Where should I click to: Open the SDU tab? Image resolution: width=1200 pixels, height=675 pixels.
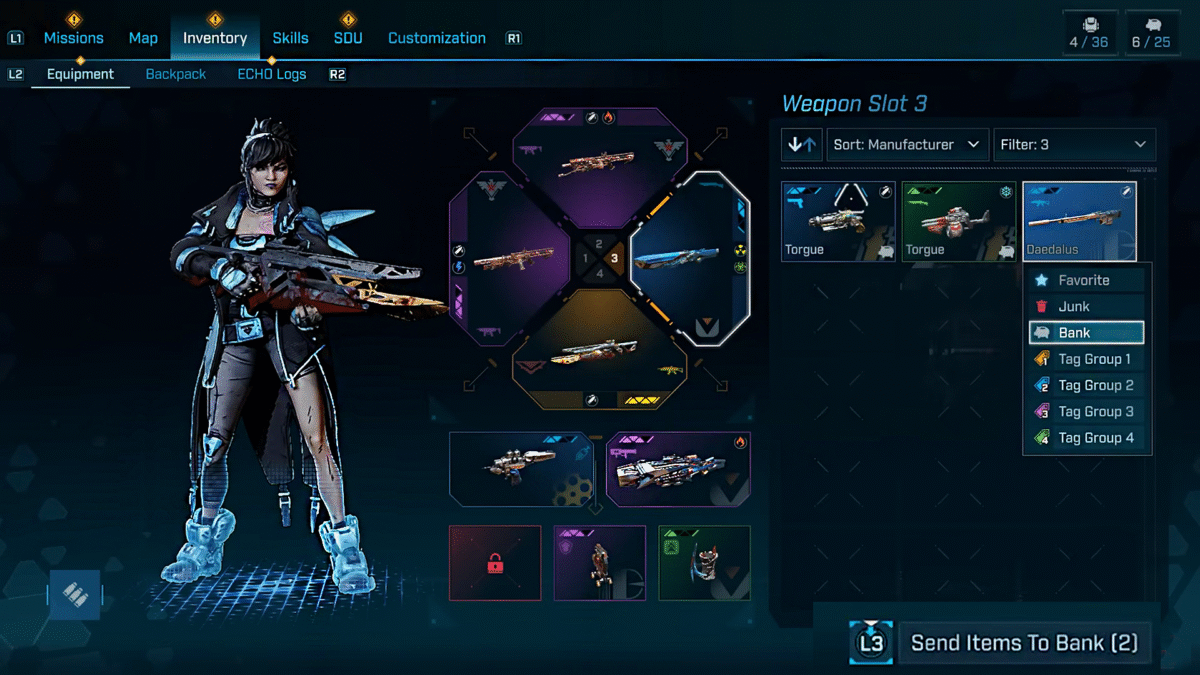(x=348, y=38)
